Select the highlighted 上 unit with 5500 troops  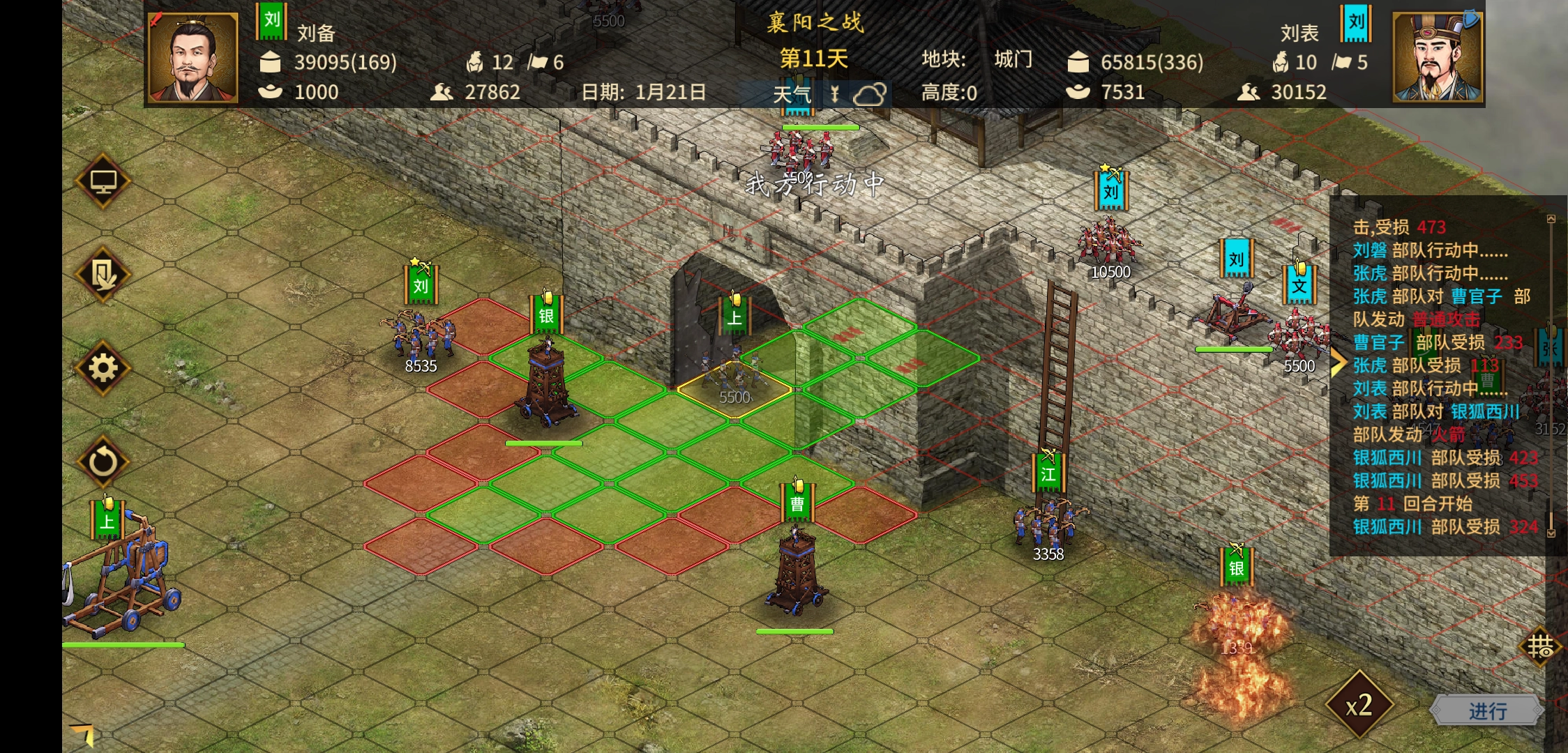pos(734,370)
